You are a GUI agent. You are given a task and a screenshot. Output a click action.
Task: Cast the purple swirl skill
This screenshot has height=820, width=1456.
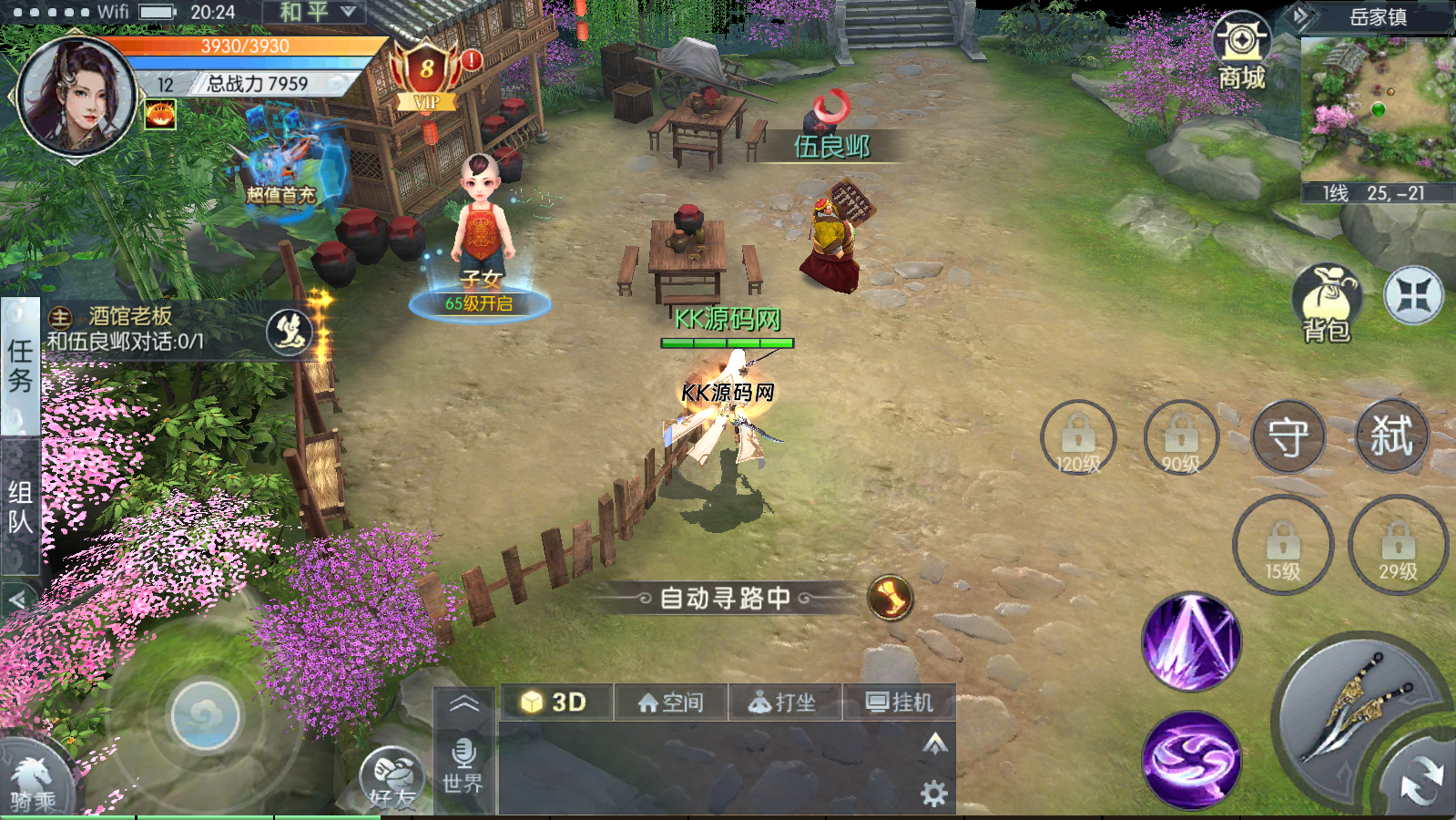tap(1191, 759)
